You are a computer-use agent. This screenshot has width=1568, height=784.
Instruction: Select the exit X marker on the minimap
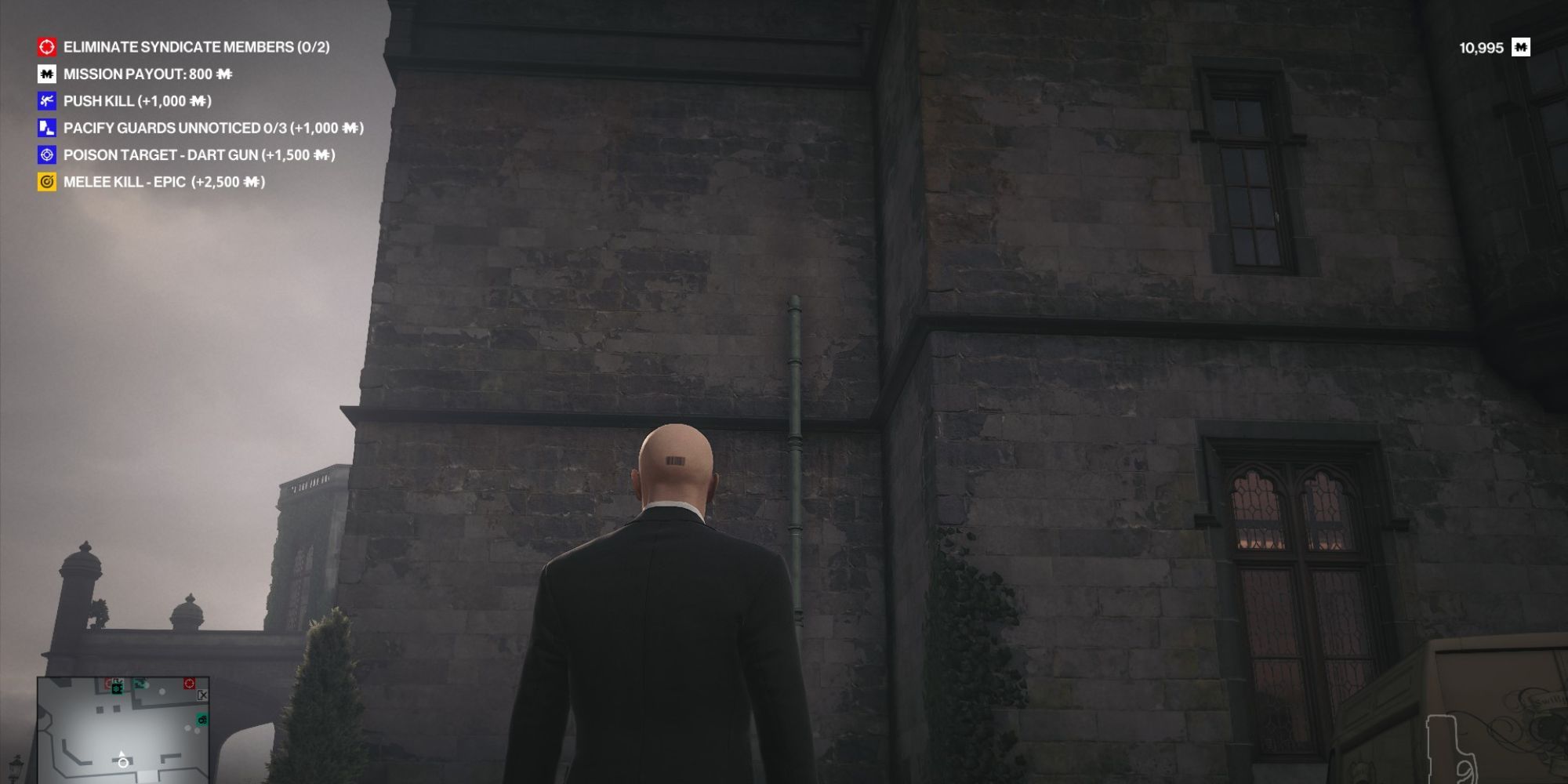(202, 695)
